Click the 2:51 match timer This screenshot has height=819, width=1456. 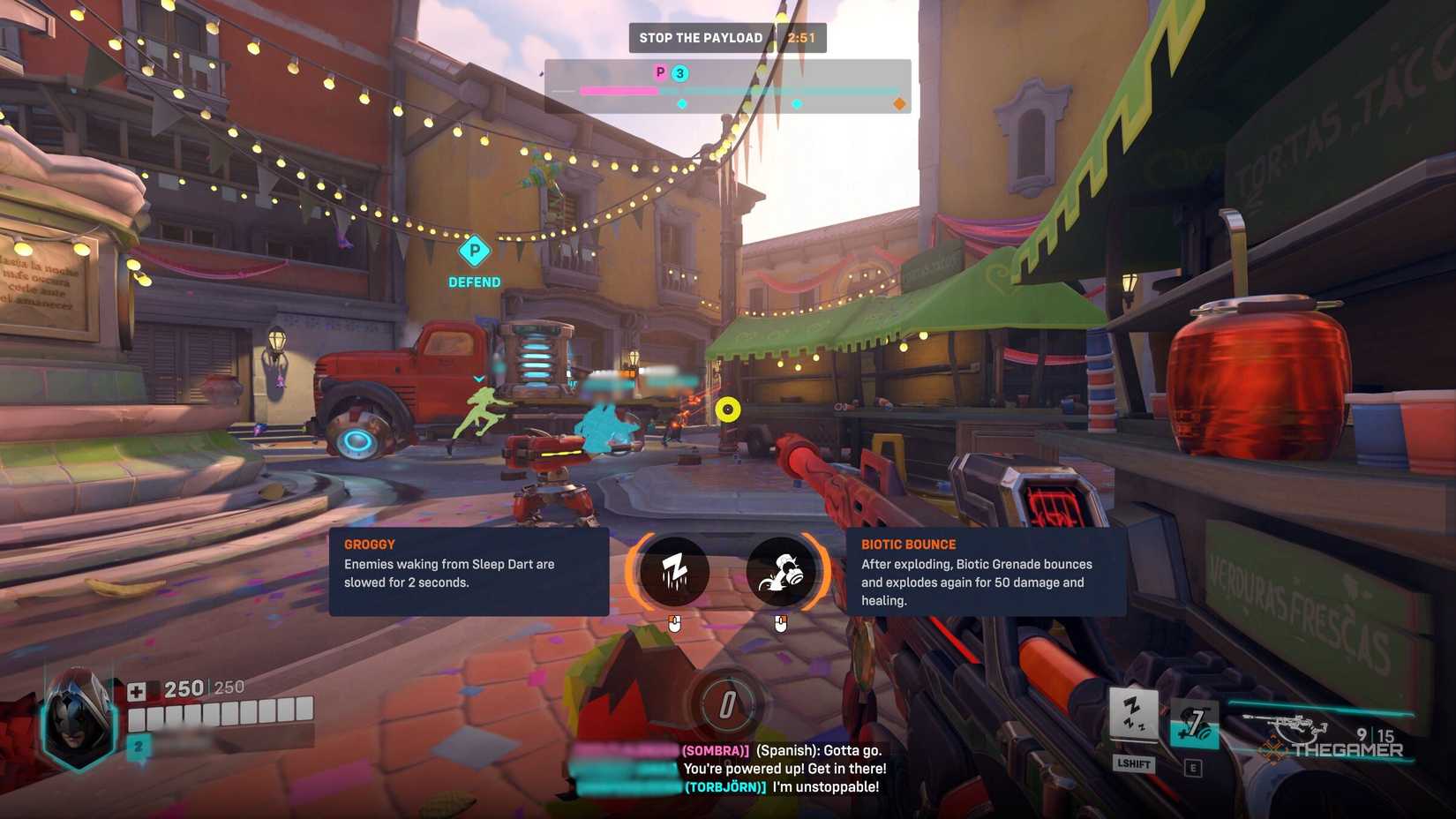click(801, 37)
